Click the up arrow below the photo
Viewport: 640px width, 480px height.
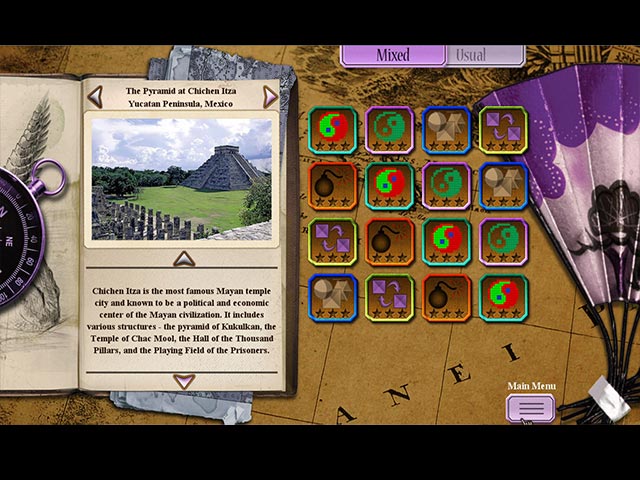click(183, 259)
